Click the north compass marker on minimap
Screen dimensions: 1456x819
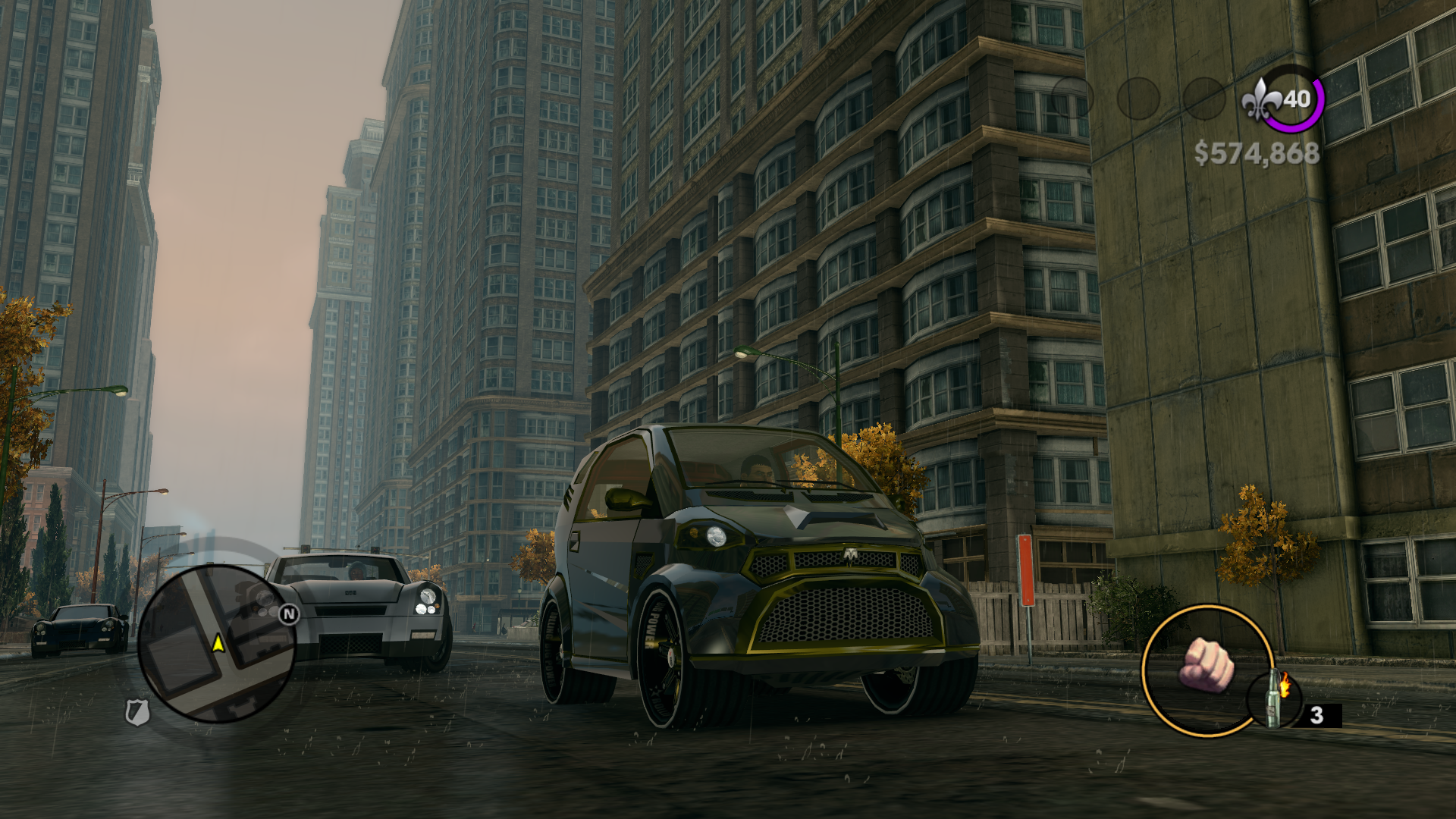click(x=289, y=614)
